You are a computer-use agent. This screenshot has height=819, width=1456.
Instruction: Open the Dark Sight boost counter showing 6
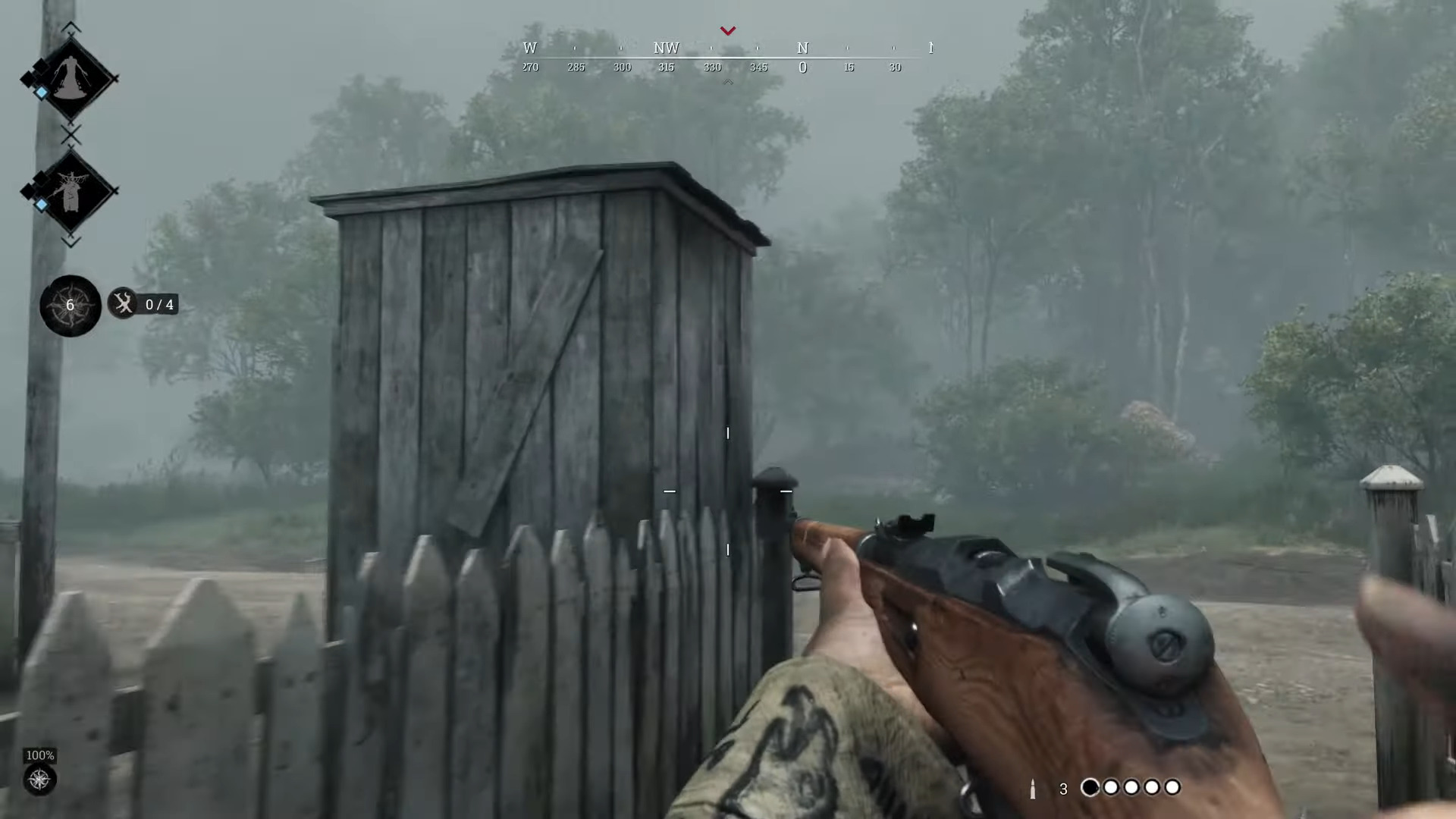tap(70, 305)
